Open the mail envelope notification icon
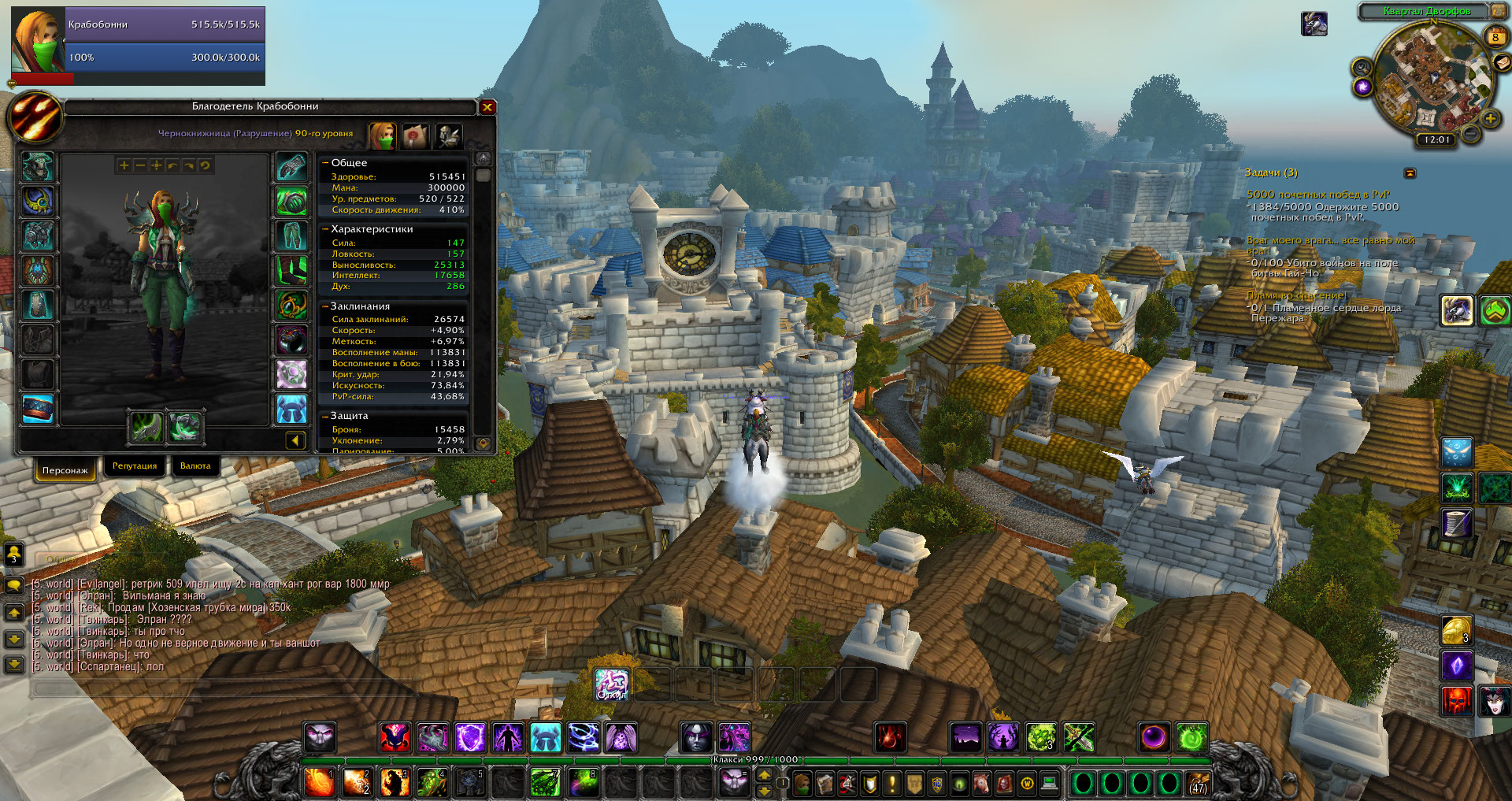 pyautogui.click(x=1502, y=63)
